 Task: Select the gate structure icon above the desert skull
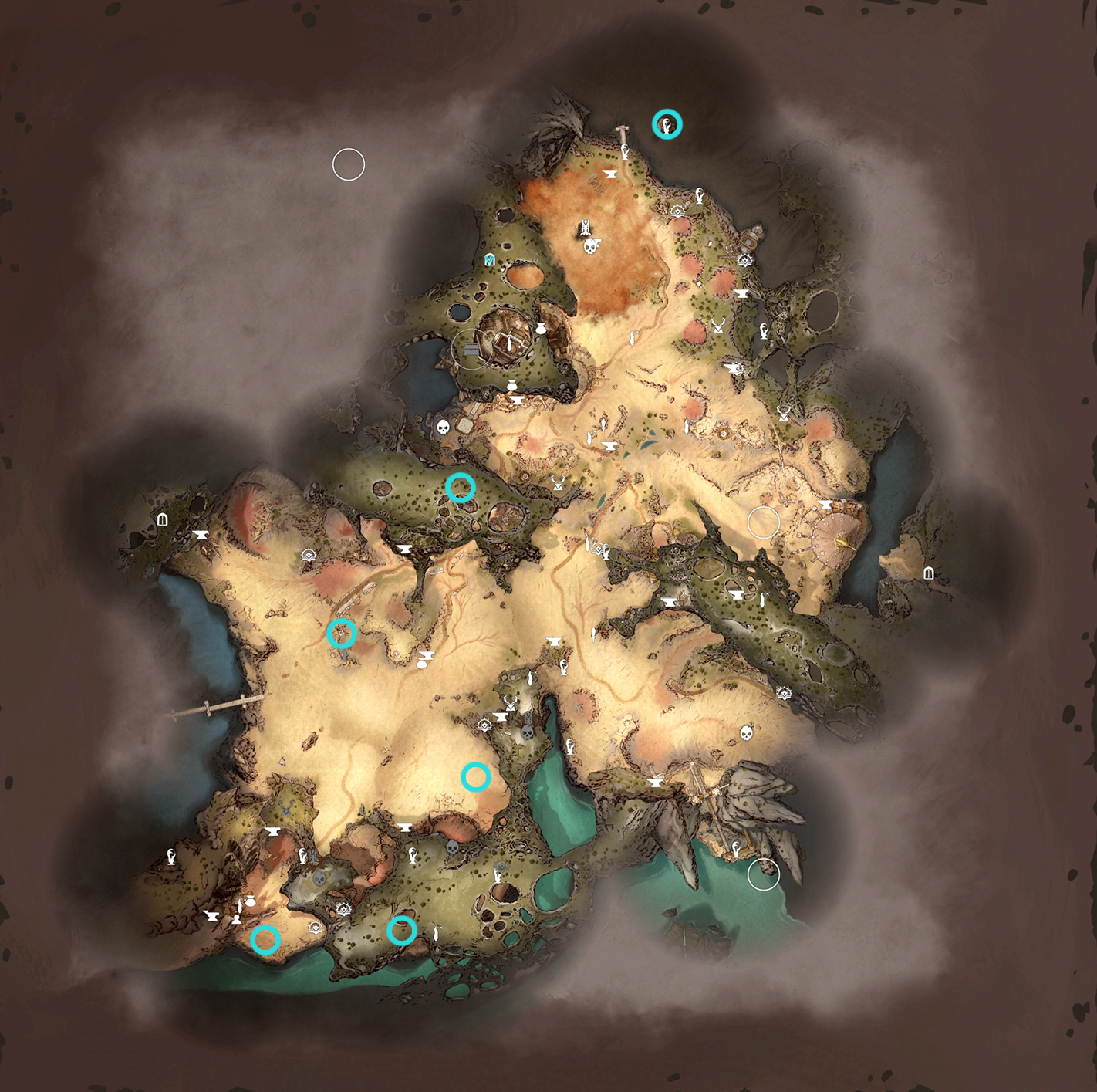point(585,227)
